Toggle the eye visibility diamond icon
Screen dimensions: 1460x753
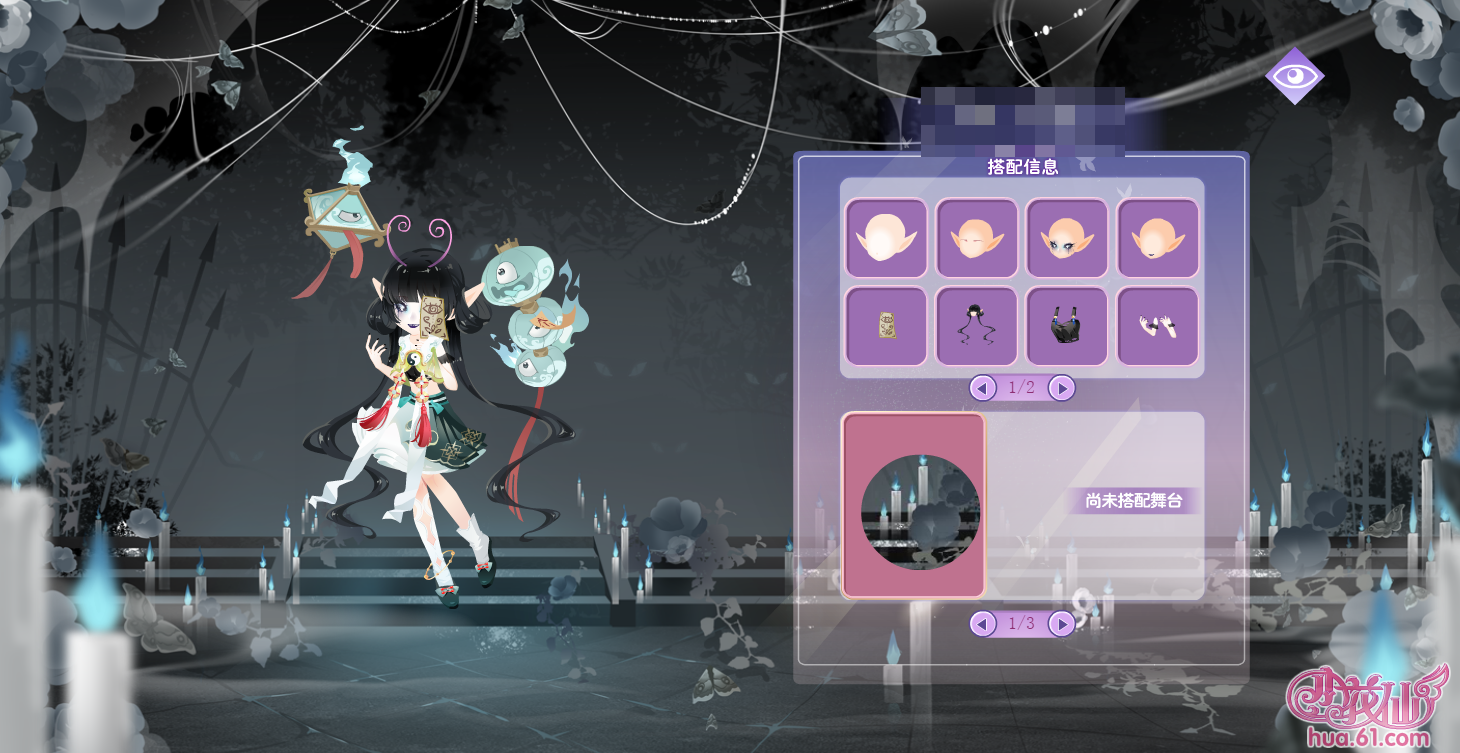point(1294,76)
